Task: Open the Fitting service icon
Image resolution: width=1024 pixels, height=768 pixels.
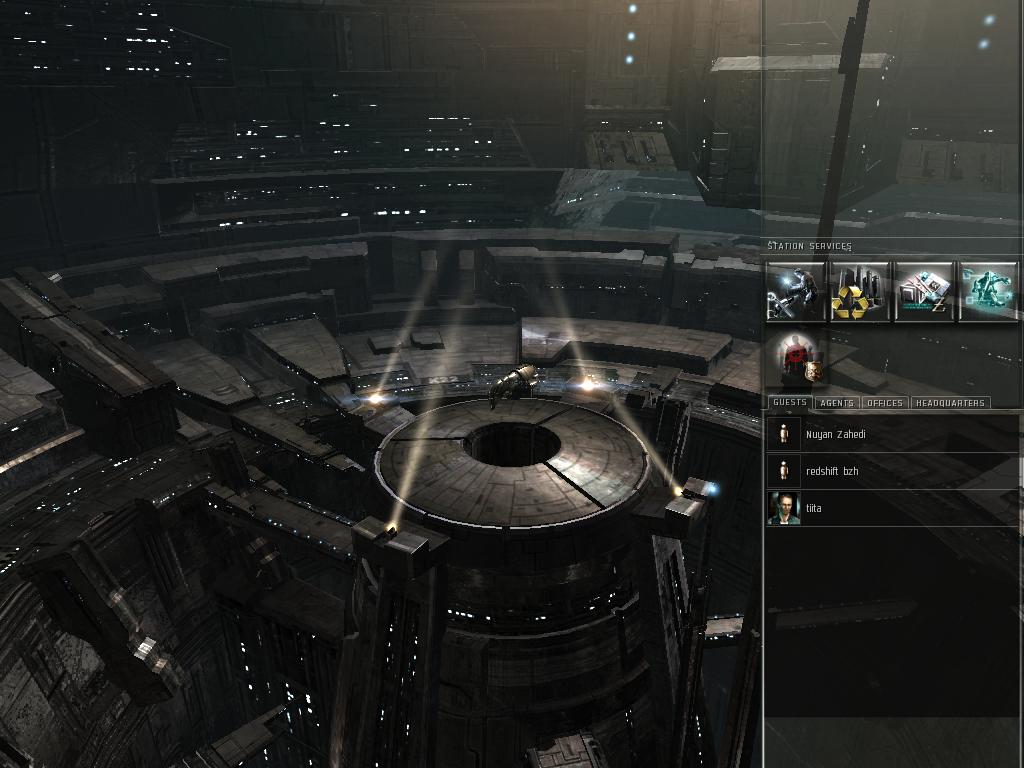Action: click(x=988, y=291)
